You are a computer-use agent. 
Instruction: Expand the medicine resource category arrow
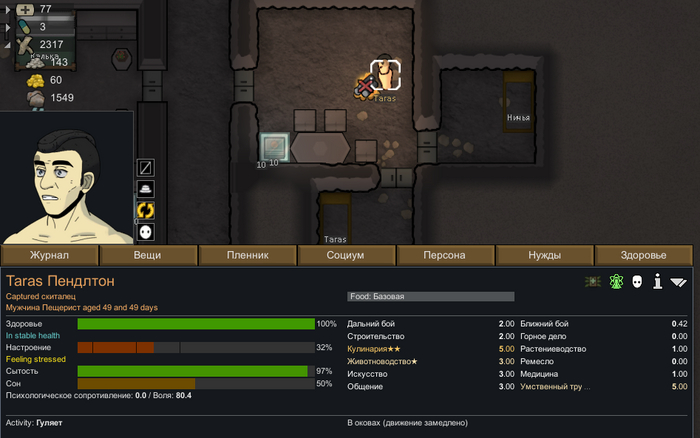pyautogui.click(x=9, y=10)
